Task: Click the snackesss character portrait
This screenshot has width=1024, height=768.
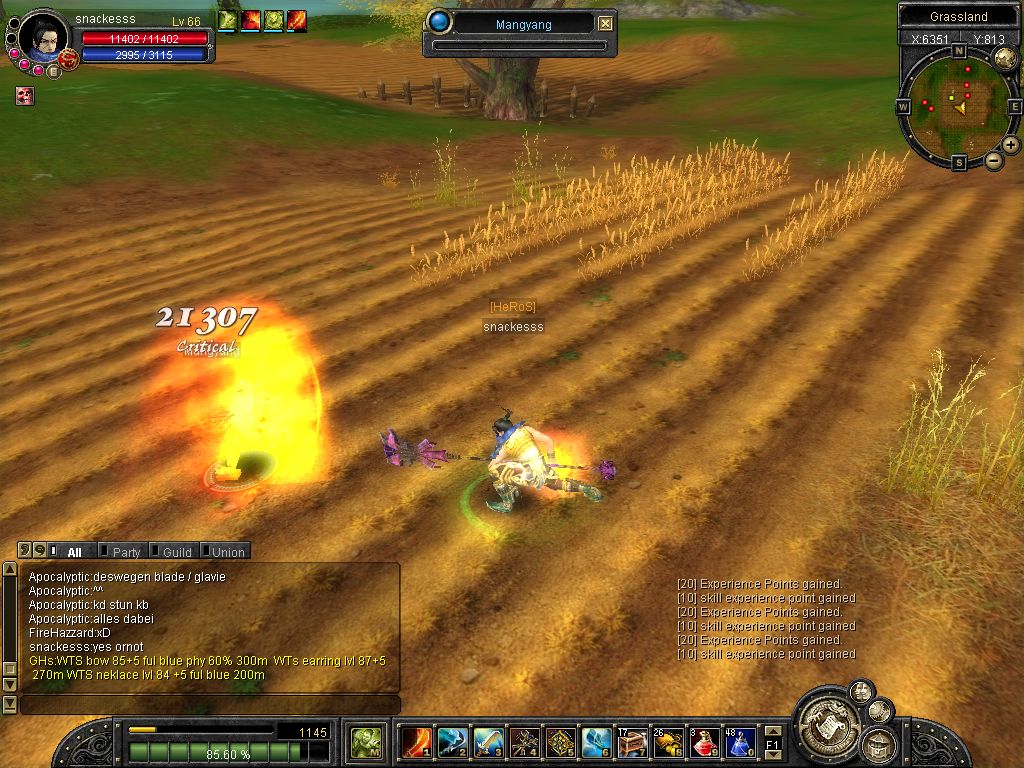Action: click(42, 39)
